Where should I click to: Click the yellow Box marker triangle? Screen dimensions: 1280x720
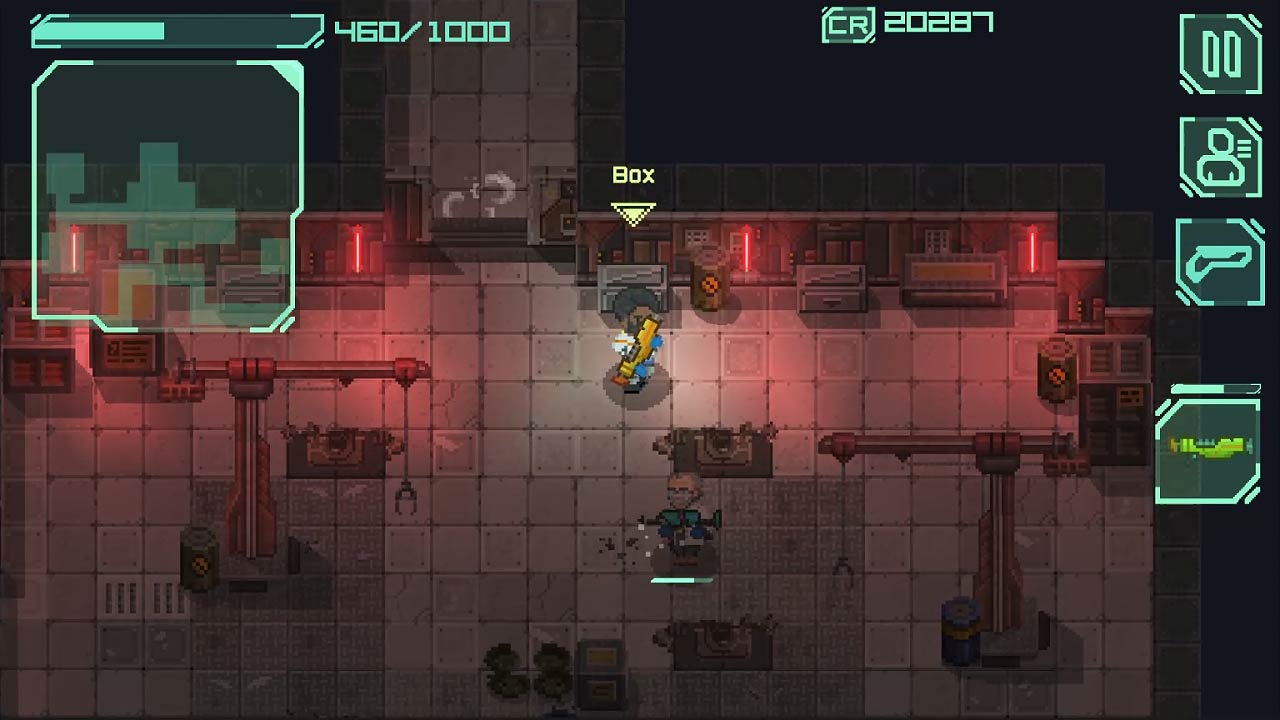tap(634, 211)
